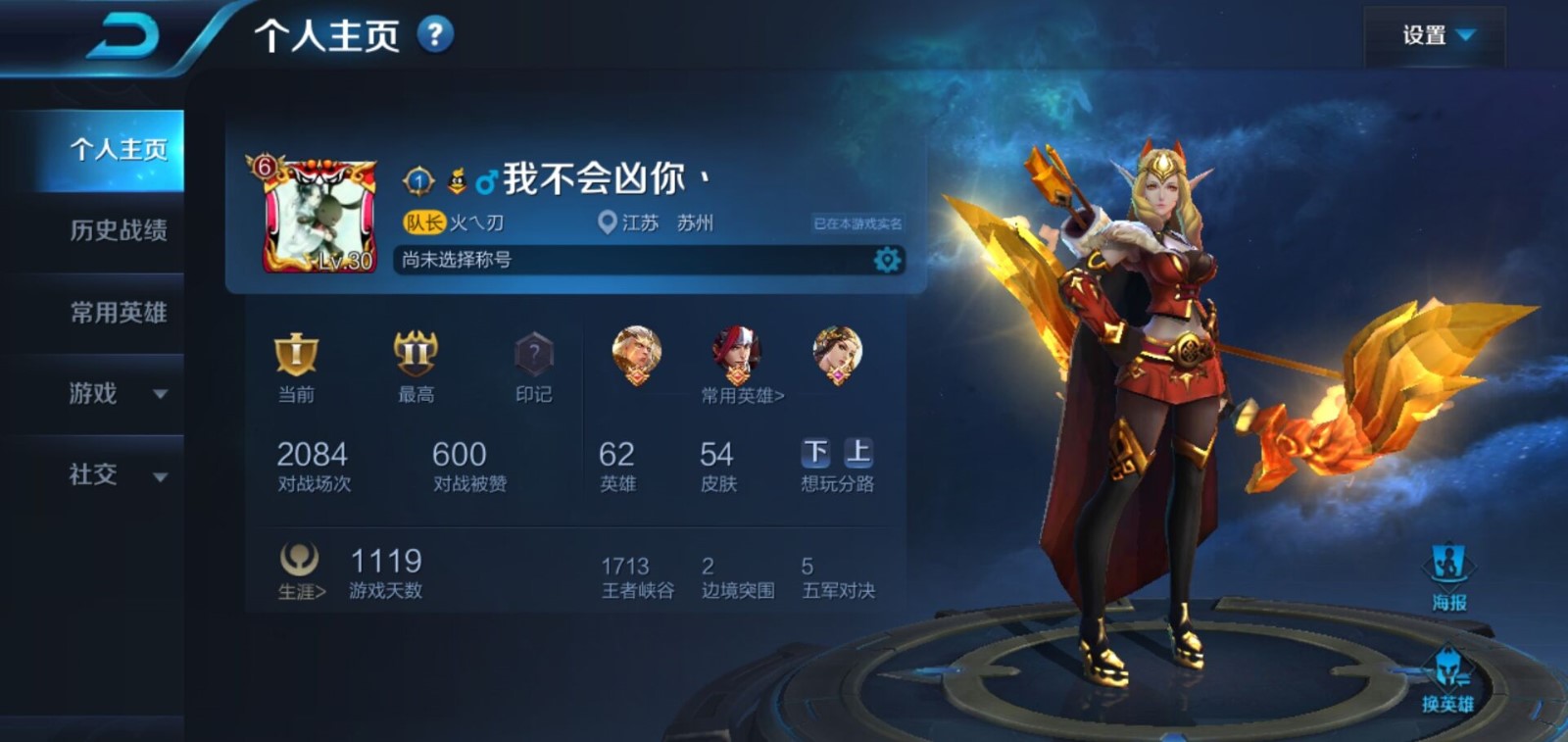Click the player avatar portrait
Viewport: 1568px width, 742px height.
coord(320,216)
